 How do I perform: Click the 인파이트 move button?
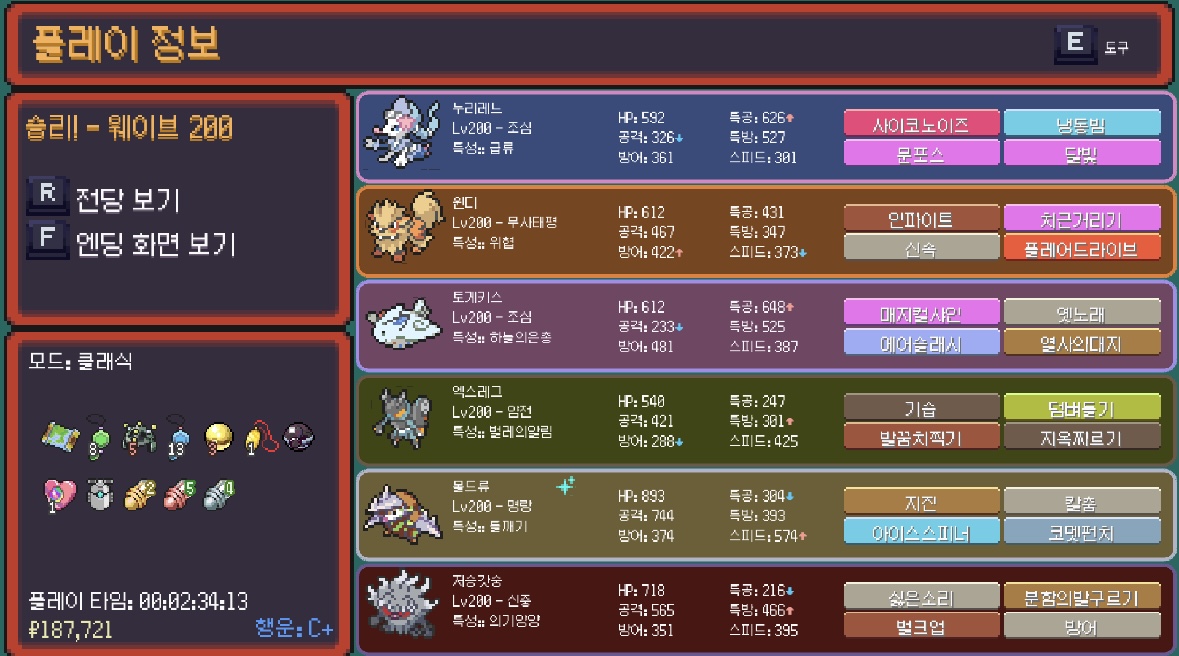pyautogui.click(x=921, y=219)
